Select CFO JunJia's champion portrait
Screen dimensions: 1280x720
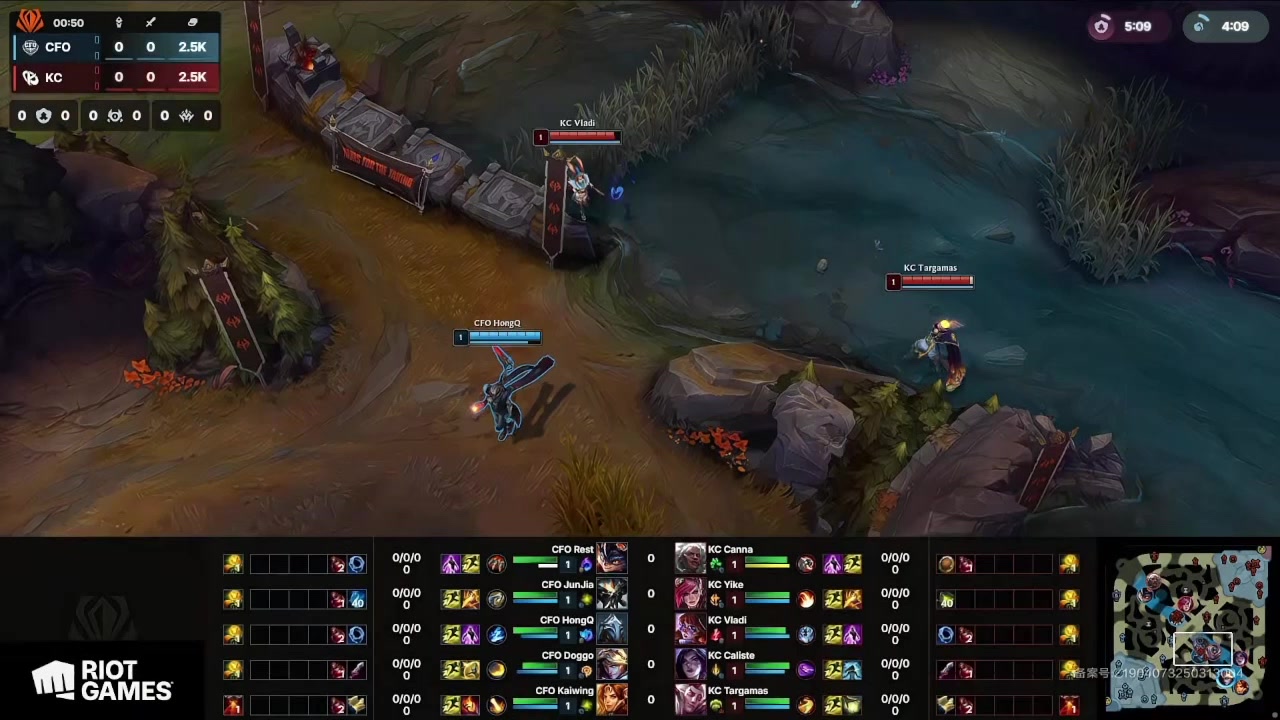tap(612, 594)
